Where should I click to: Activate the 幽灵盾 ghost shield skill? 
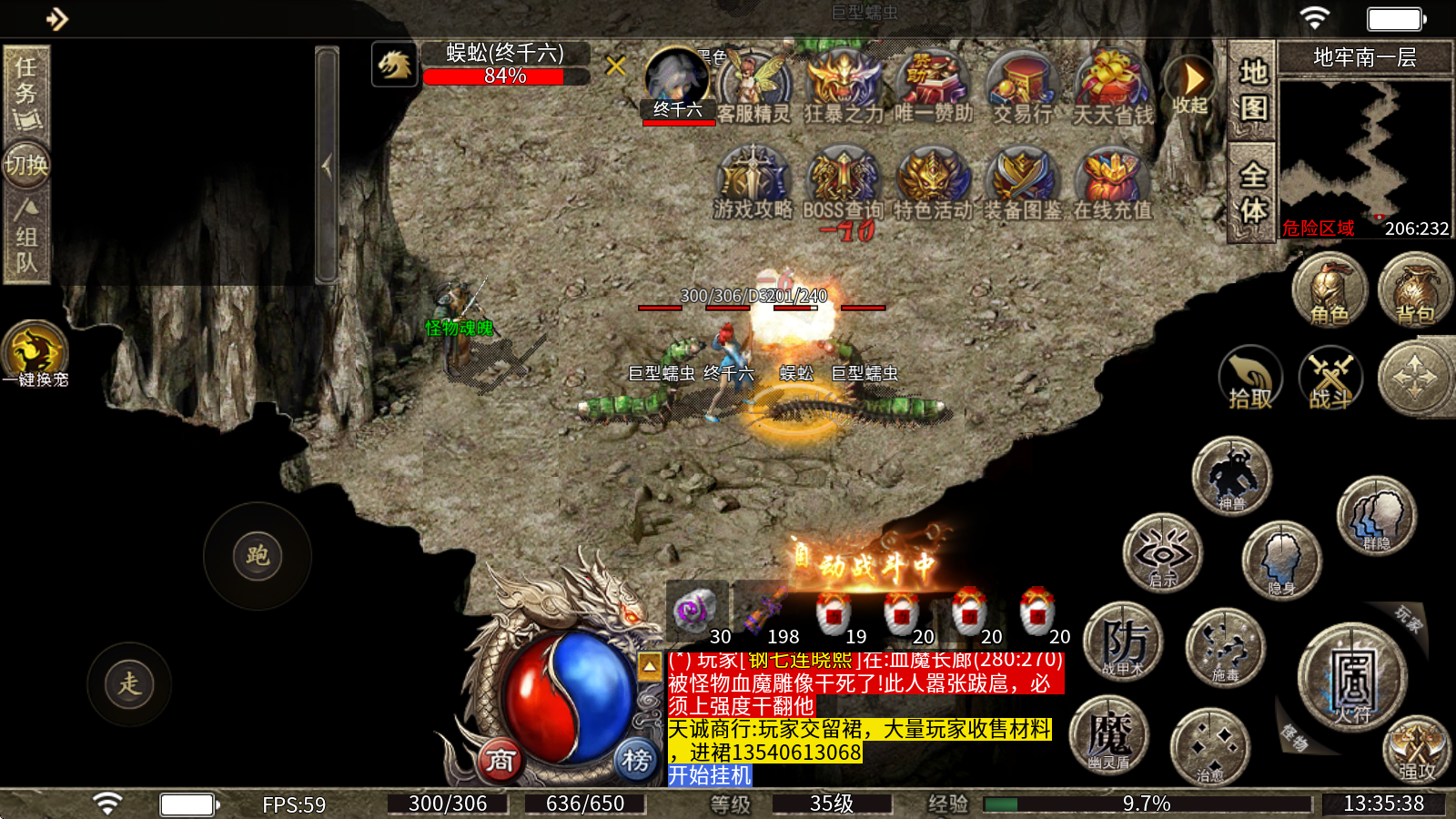(x=1109, y=735)
